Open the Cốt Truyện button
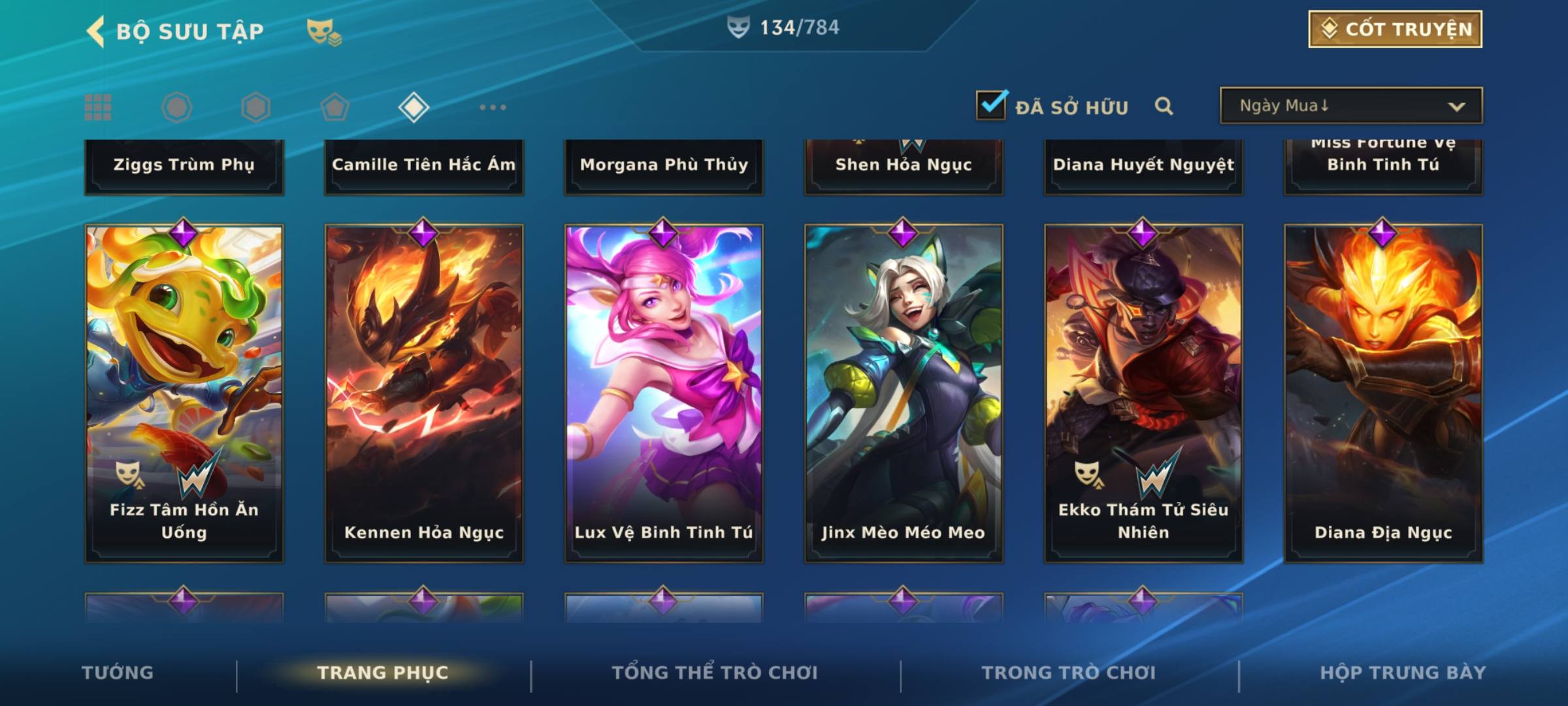 pos(1395,29)
